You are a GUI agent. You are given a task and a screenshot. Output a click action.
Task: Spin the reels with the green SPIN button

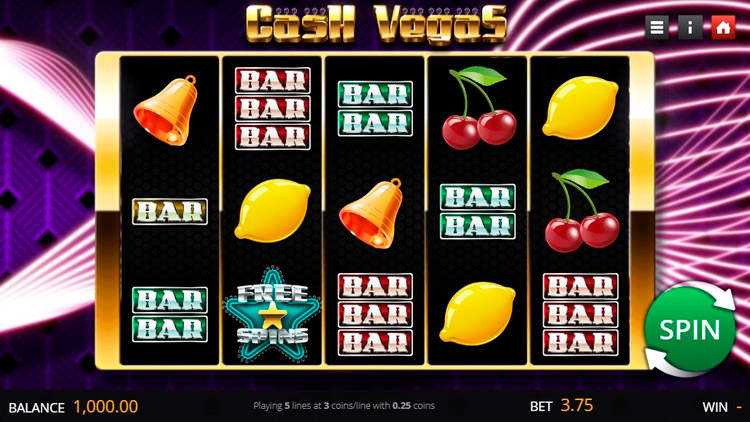(690, 329)
